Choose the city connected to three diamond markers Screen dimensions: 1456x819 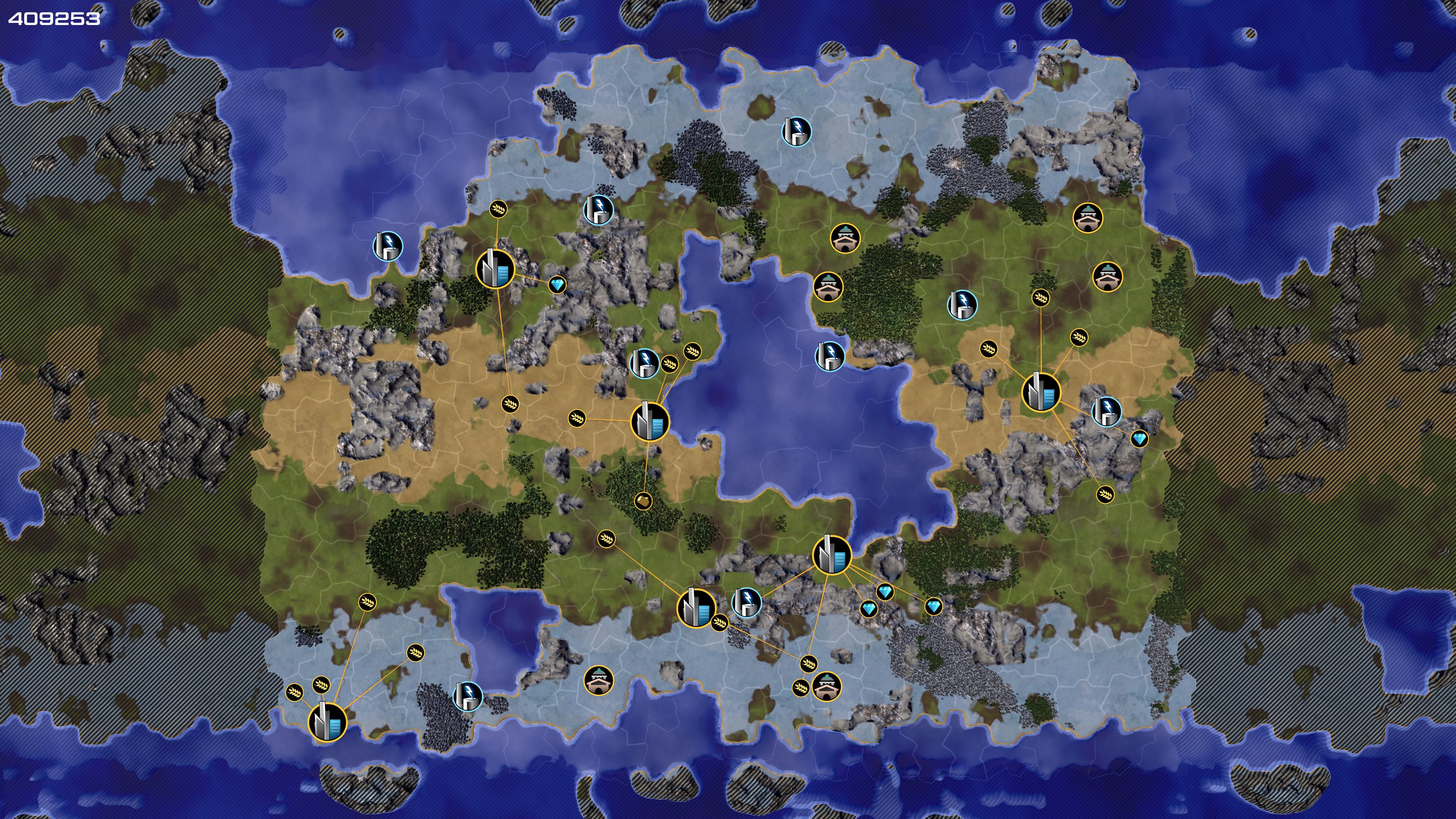pos(832,554)
